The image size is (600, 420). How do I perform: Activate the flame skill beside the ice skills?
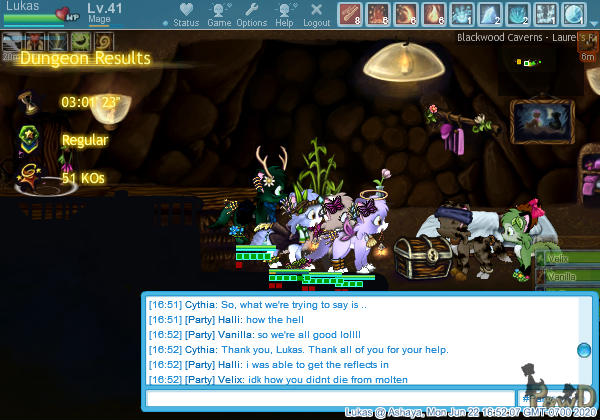click(x=434, y=13)
